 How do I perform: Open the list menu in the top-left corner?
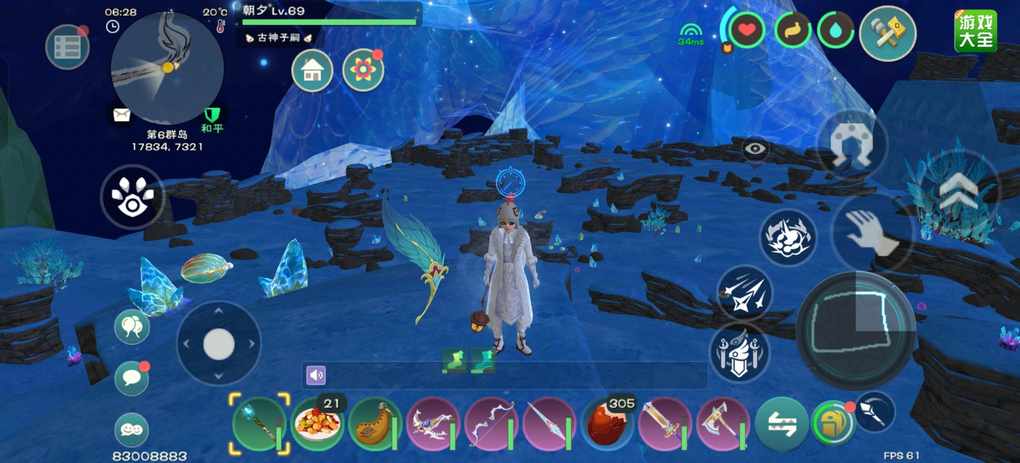point(67,47)
